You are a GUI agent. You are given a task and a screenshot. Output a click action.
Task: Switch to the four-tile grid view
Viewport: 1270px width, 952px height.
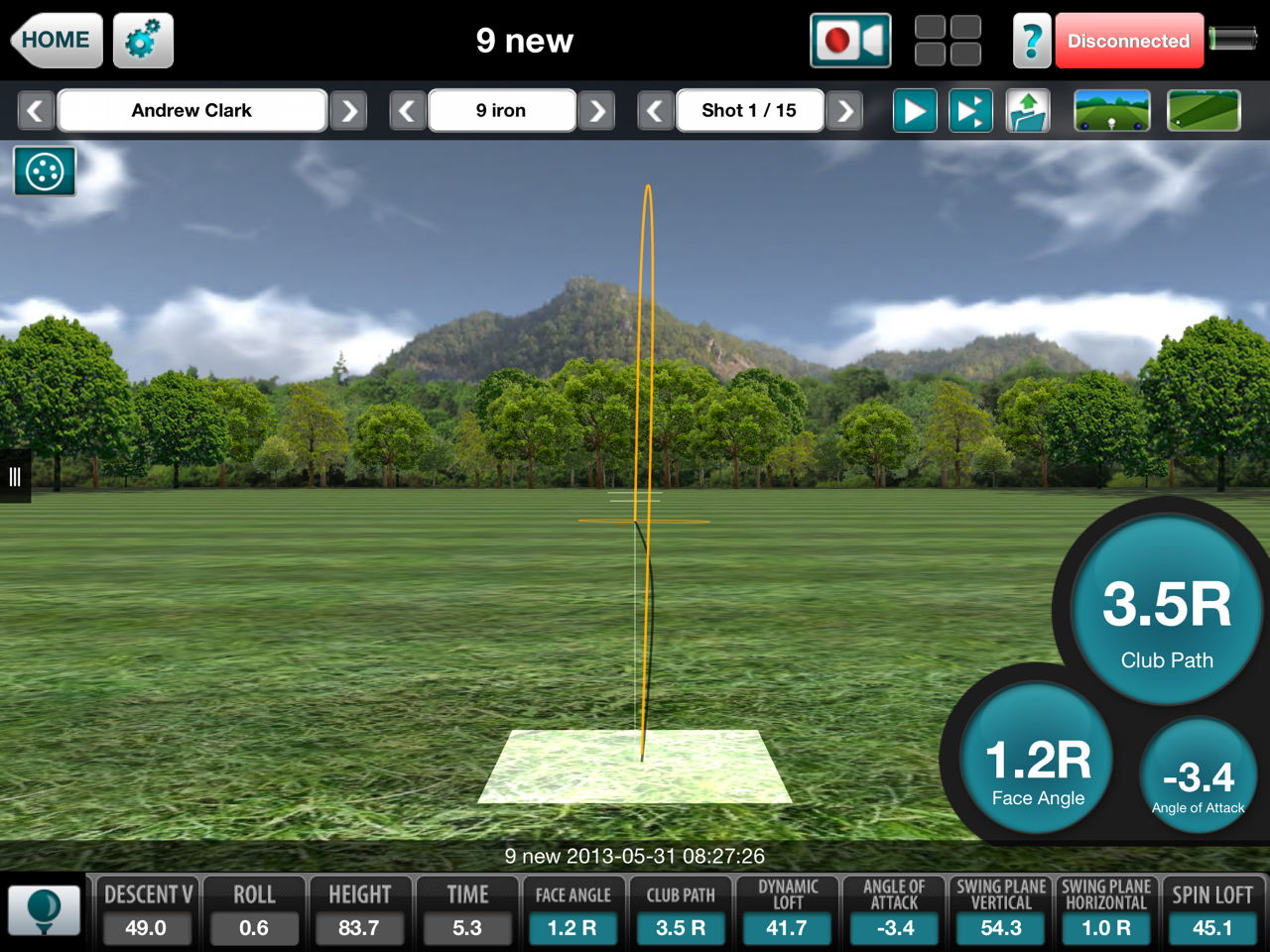(948, 41)
